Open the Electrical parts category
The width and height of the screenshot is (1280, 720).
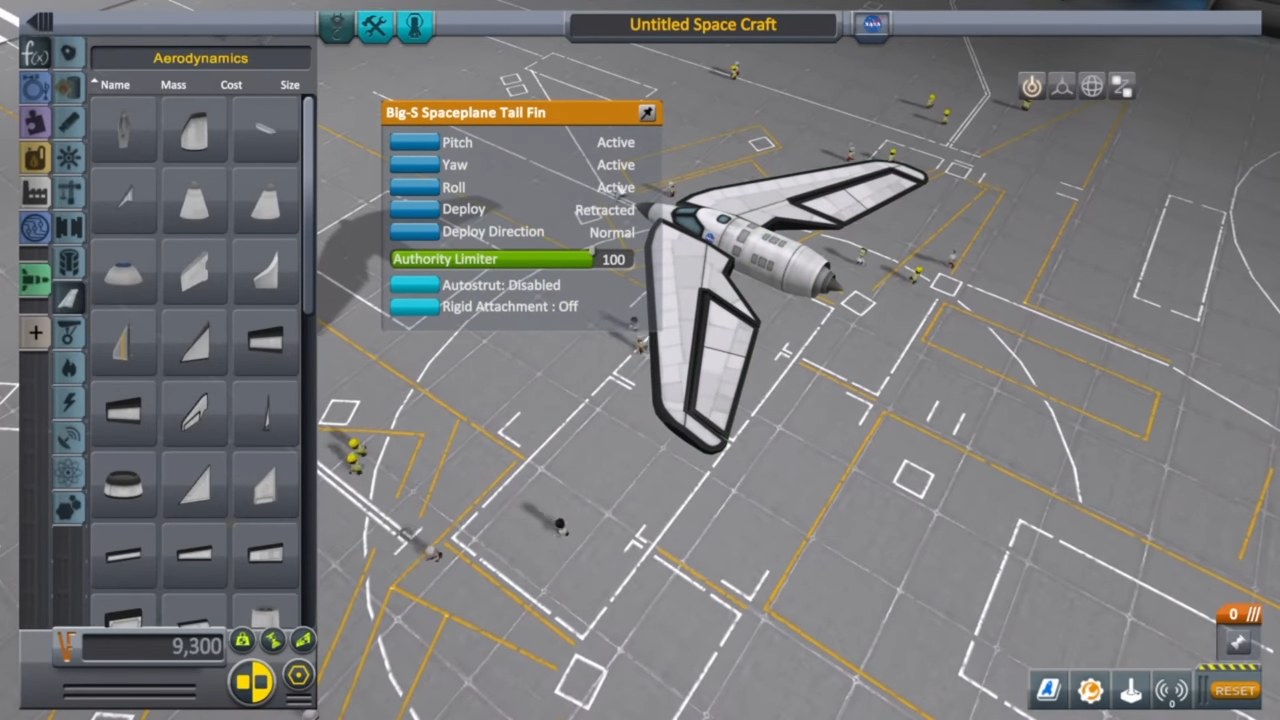pos(68,401)
